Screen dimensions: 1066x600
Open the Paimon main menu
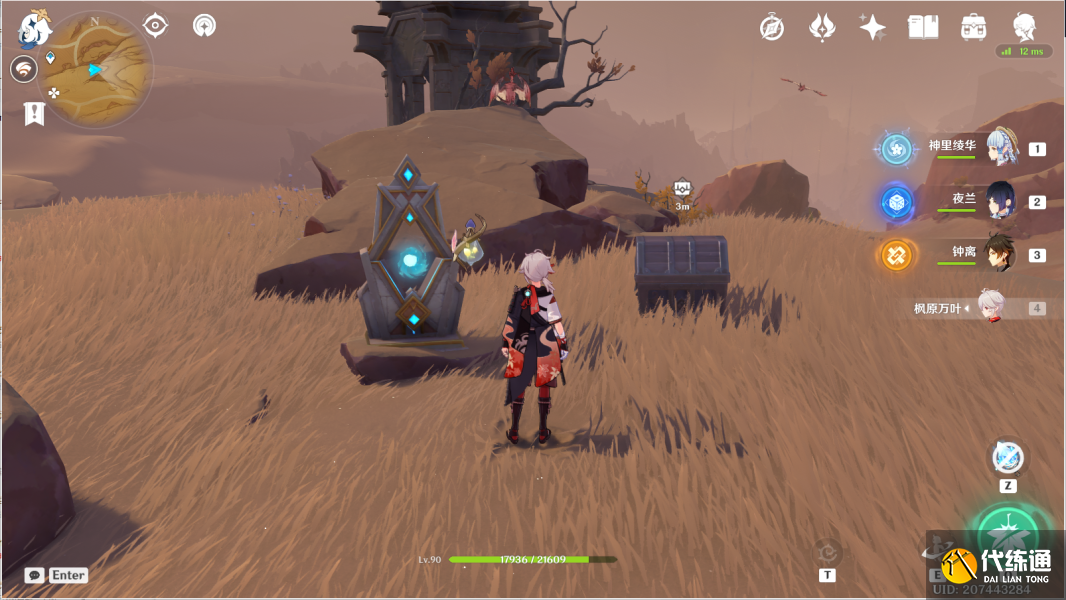35,30
